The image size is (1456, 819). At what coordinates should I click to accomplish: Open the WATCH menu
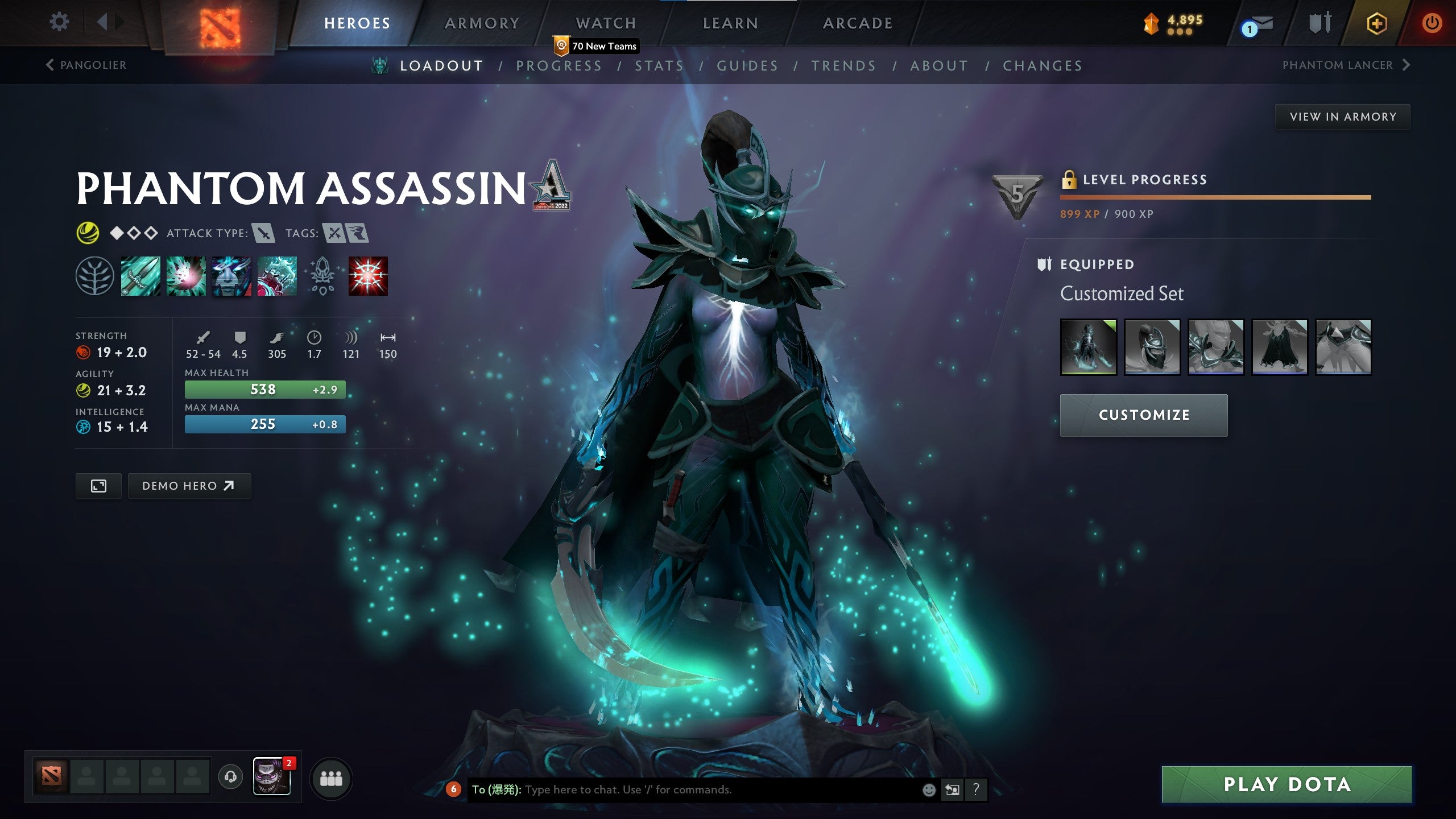tap(605, 23)
